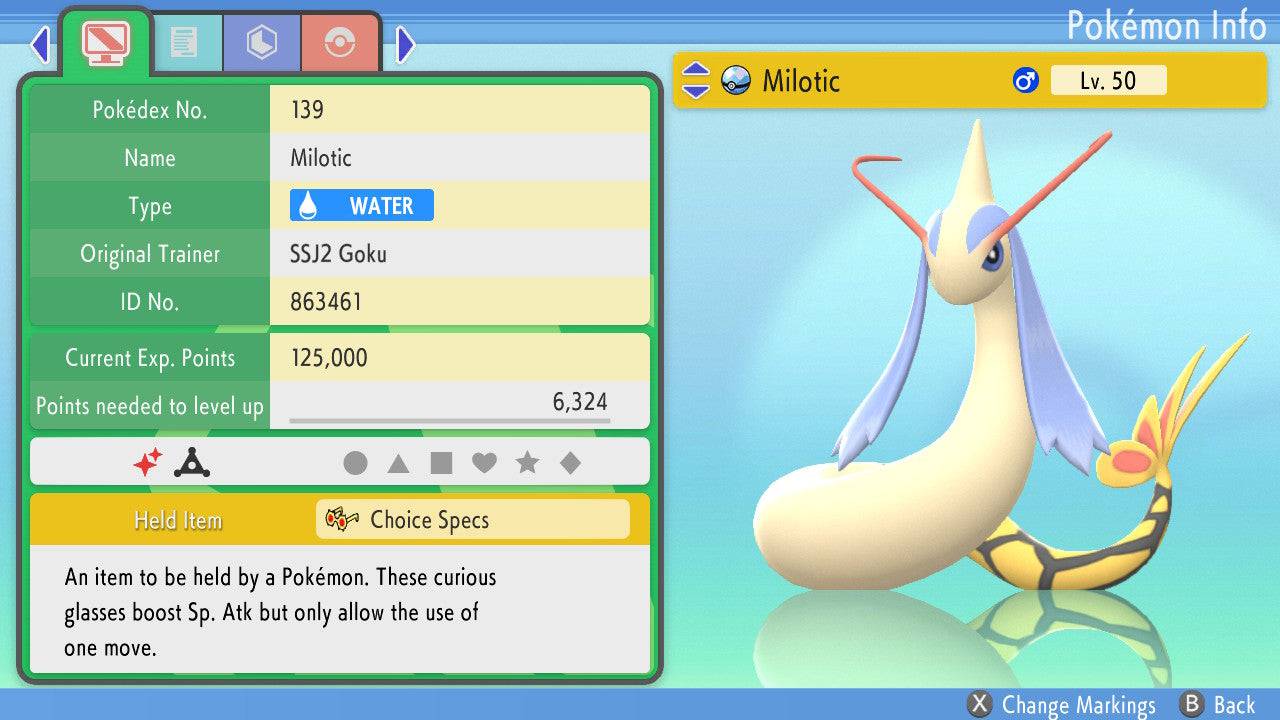Toggle the heart marking
Screen dimensions: 1280x720
coord(484,463)
